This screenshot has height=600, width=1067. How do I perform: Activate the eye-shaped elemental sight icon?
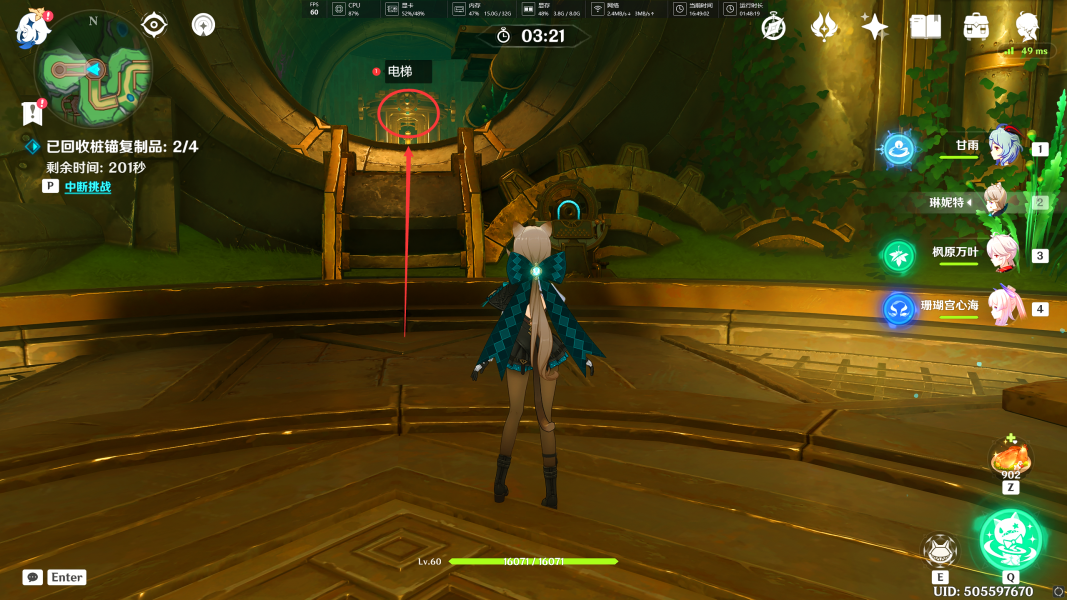[x=154, y=24]
